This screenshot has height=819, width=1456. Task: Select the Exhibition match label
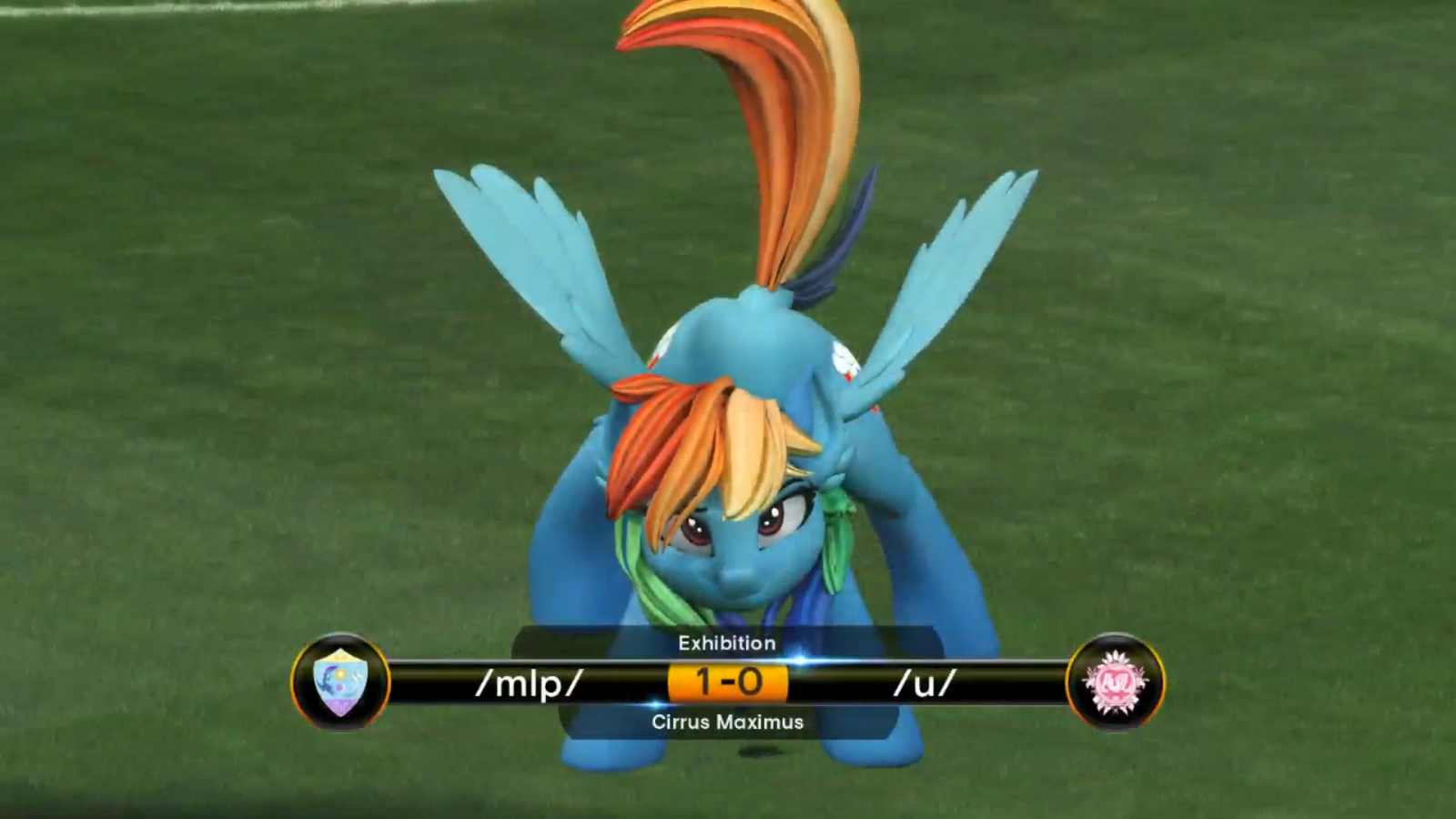(x=725, y=642)
